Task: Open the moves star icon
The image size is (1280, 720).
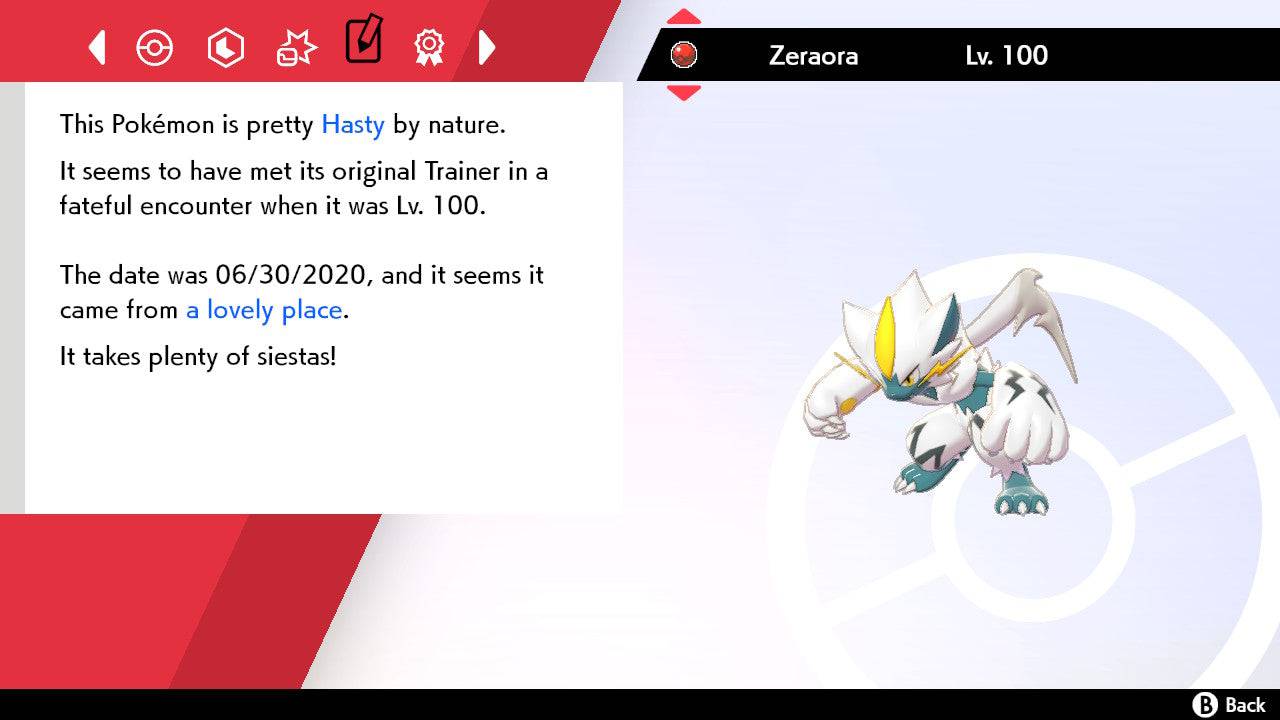Action: pyautogui.click(x=295, y=46)
